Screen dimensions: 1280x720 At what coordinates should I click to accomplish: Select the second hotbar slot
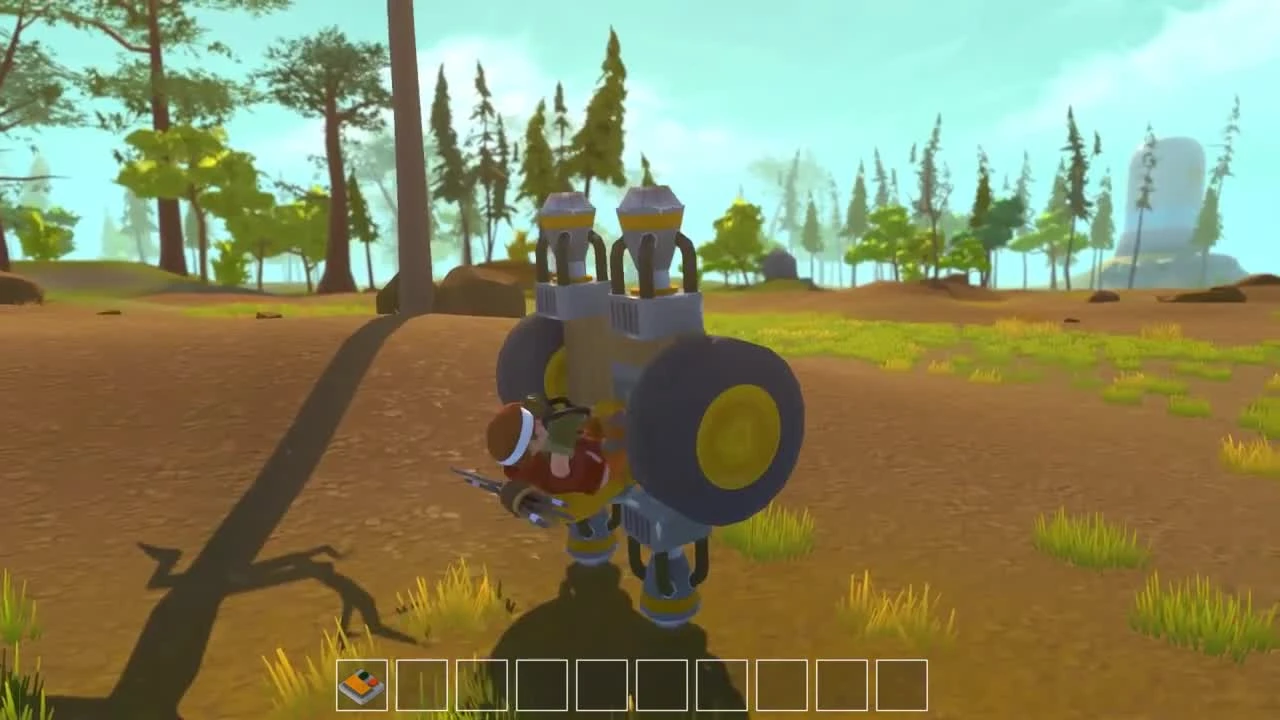(422, 686)
